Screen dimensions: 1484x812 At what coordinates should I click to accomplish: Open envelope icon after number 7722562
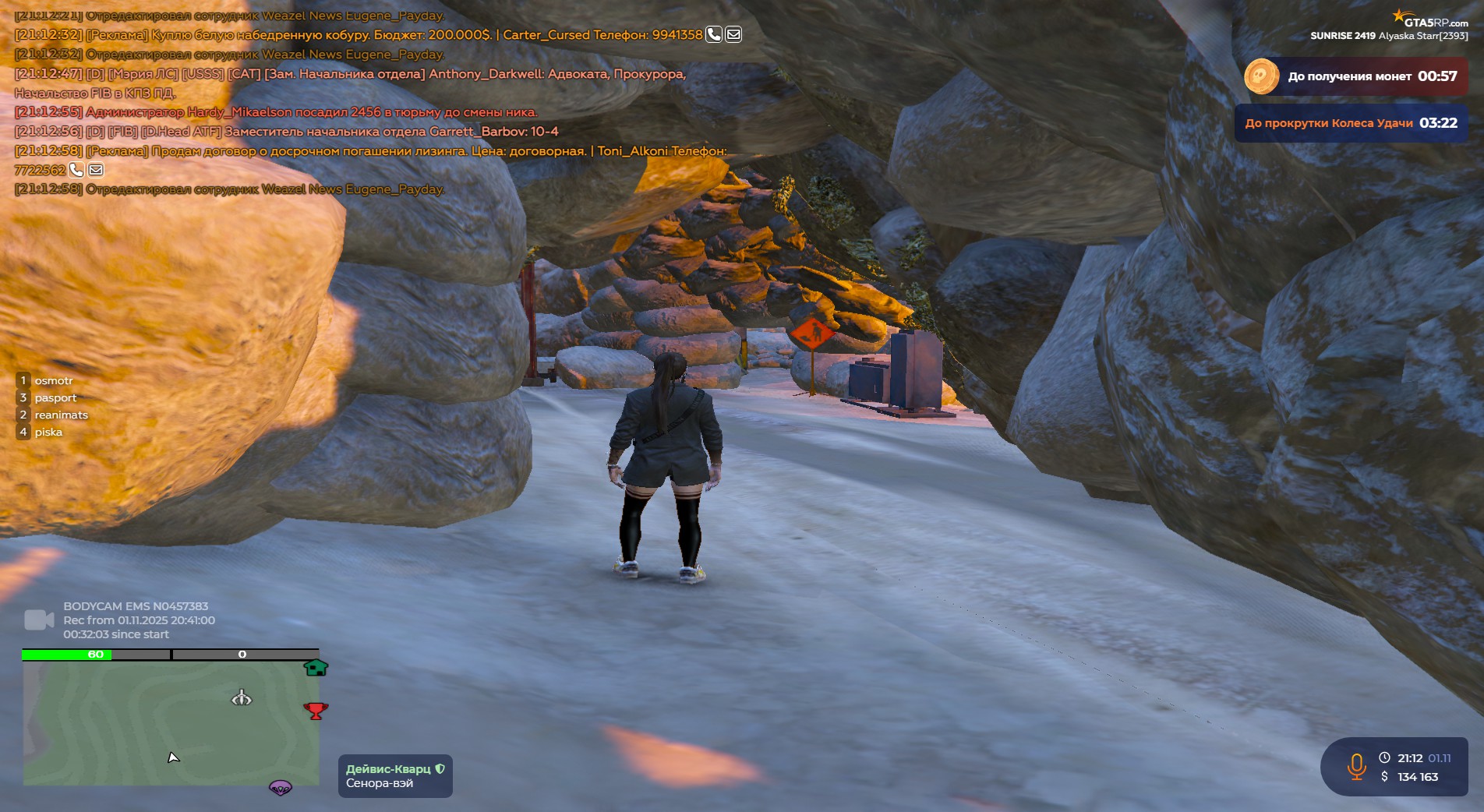click(x=96, y=169)
